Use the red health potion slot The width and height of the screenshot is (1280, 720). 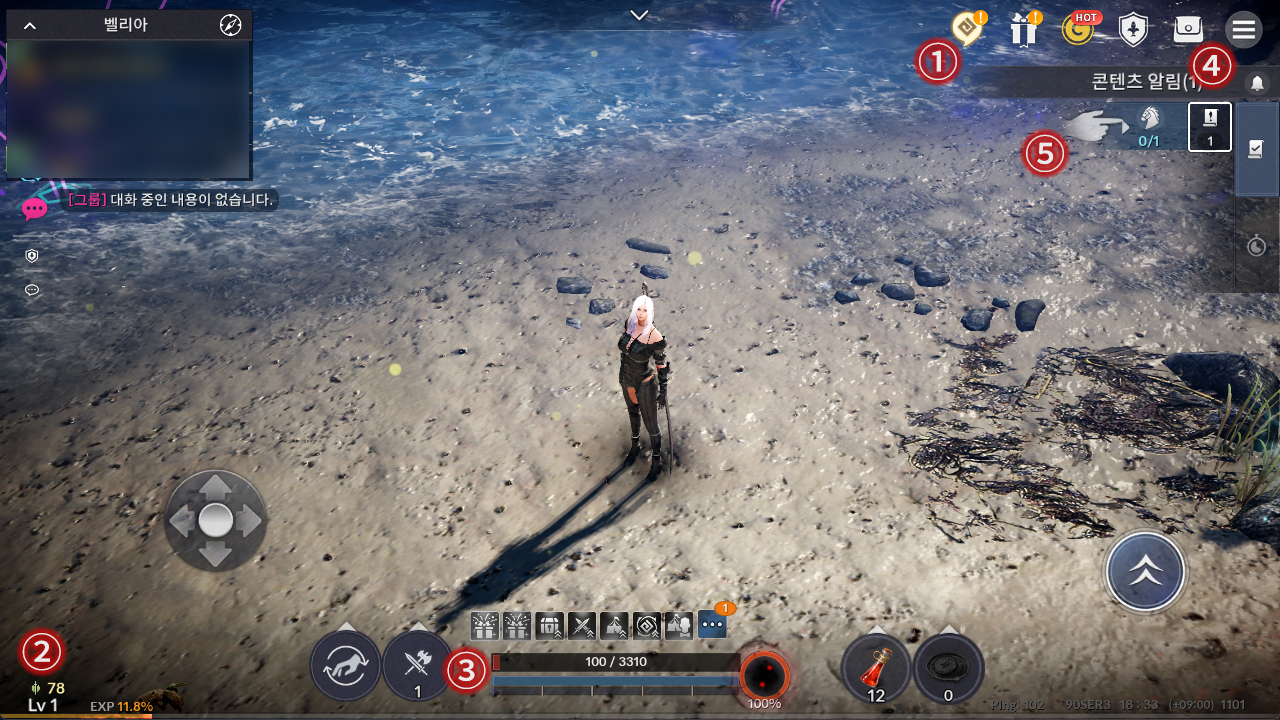876,667
